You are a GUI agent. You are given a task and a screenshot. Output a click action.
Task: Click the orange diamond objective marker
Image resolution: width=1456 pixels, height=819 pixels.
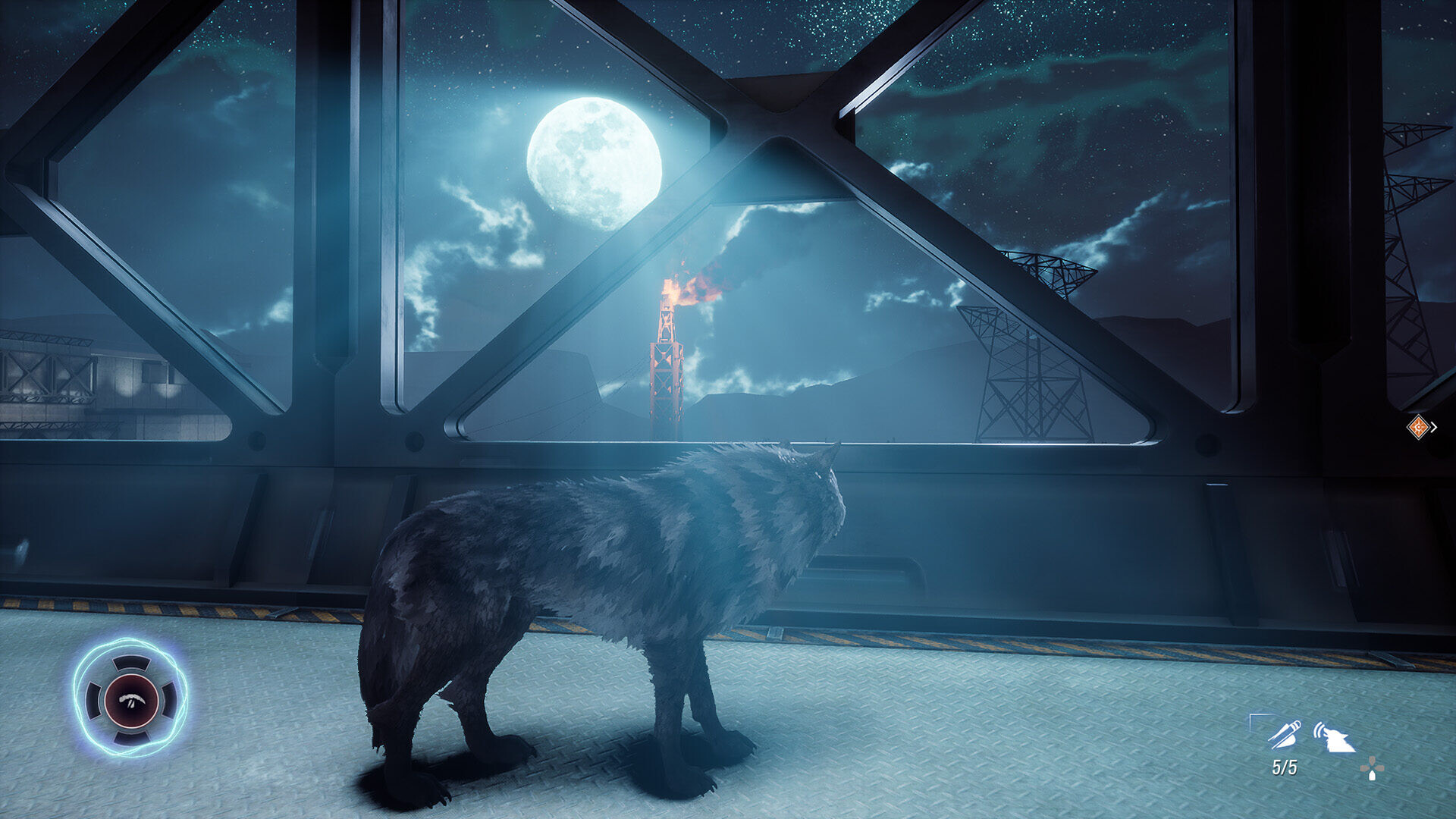tap(1417, 427)
